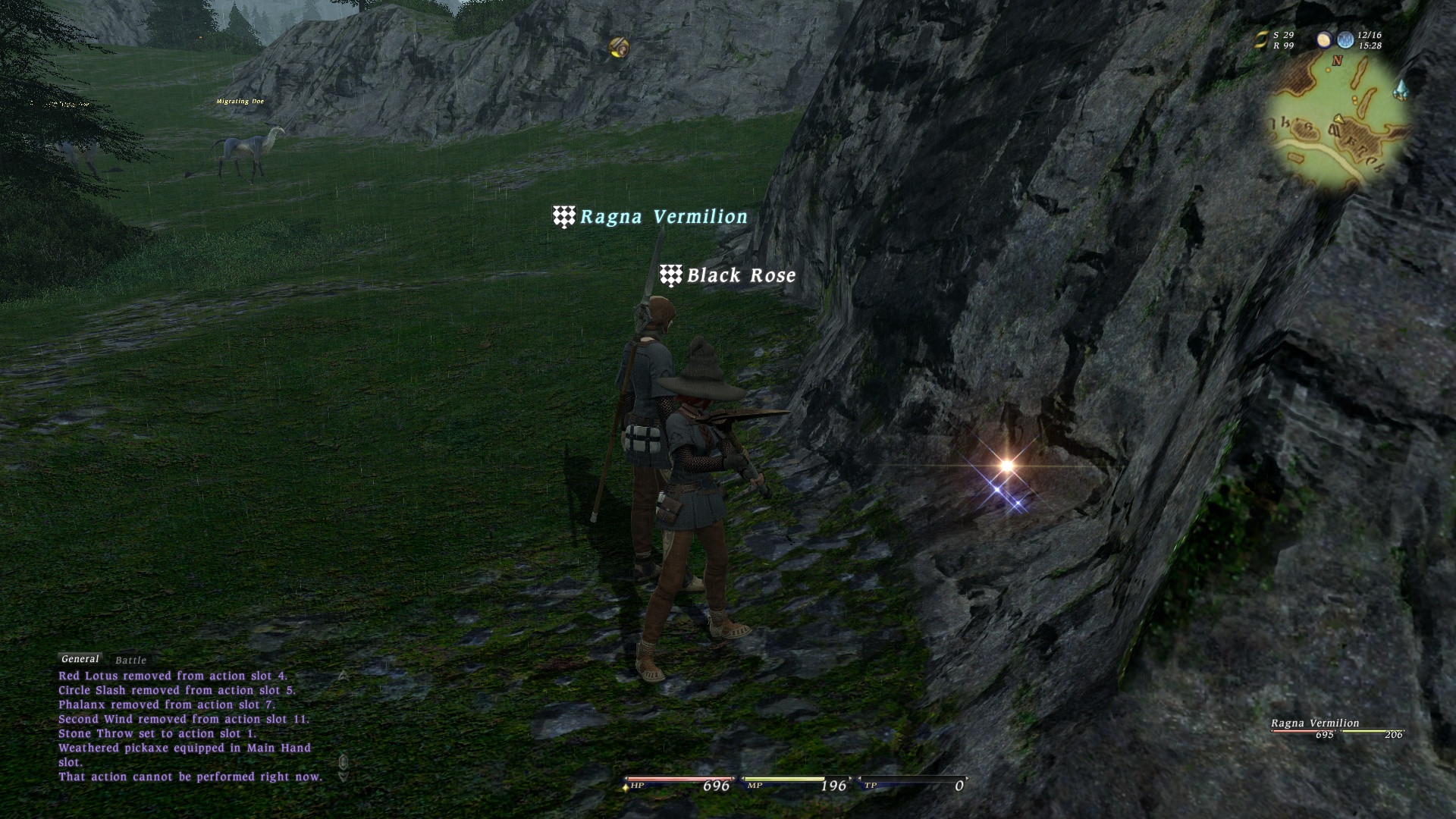The width and height of the screenshot is (1456, 819).
Task: Click the rainy weather icon
Action: tap(1345, 40)
